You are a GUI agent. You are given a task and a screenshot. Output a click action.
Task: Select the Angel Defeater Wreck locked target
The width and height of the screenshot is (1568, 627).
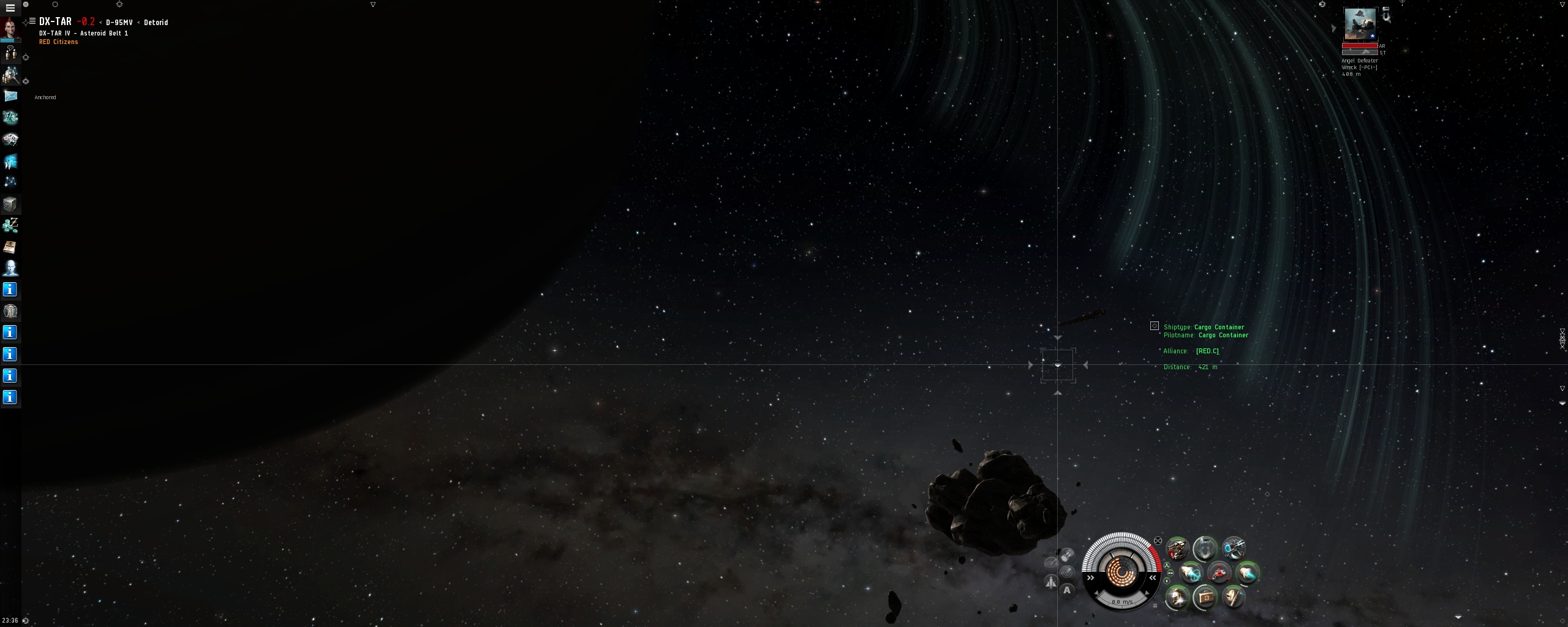pyautogui.click(x=1360, y=24)
